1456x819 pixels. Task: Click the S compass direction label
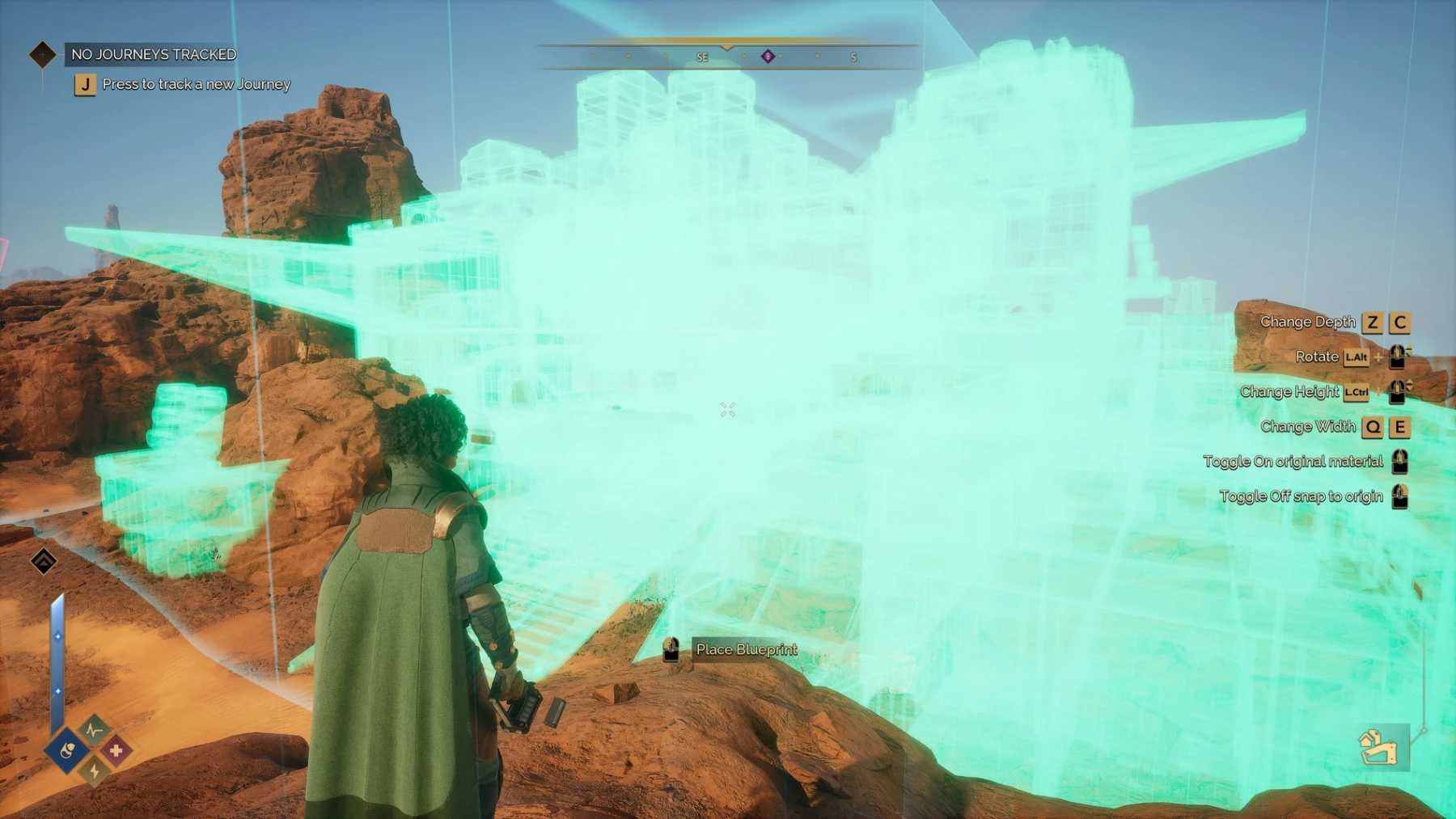coord(852,57)
